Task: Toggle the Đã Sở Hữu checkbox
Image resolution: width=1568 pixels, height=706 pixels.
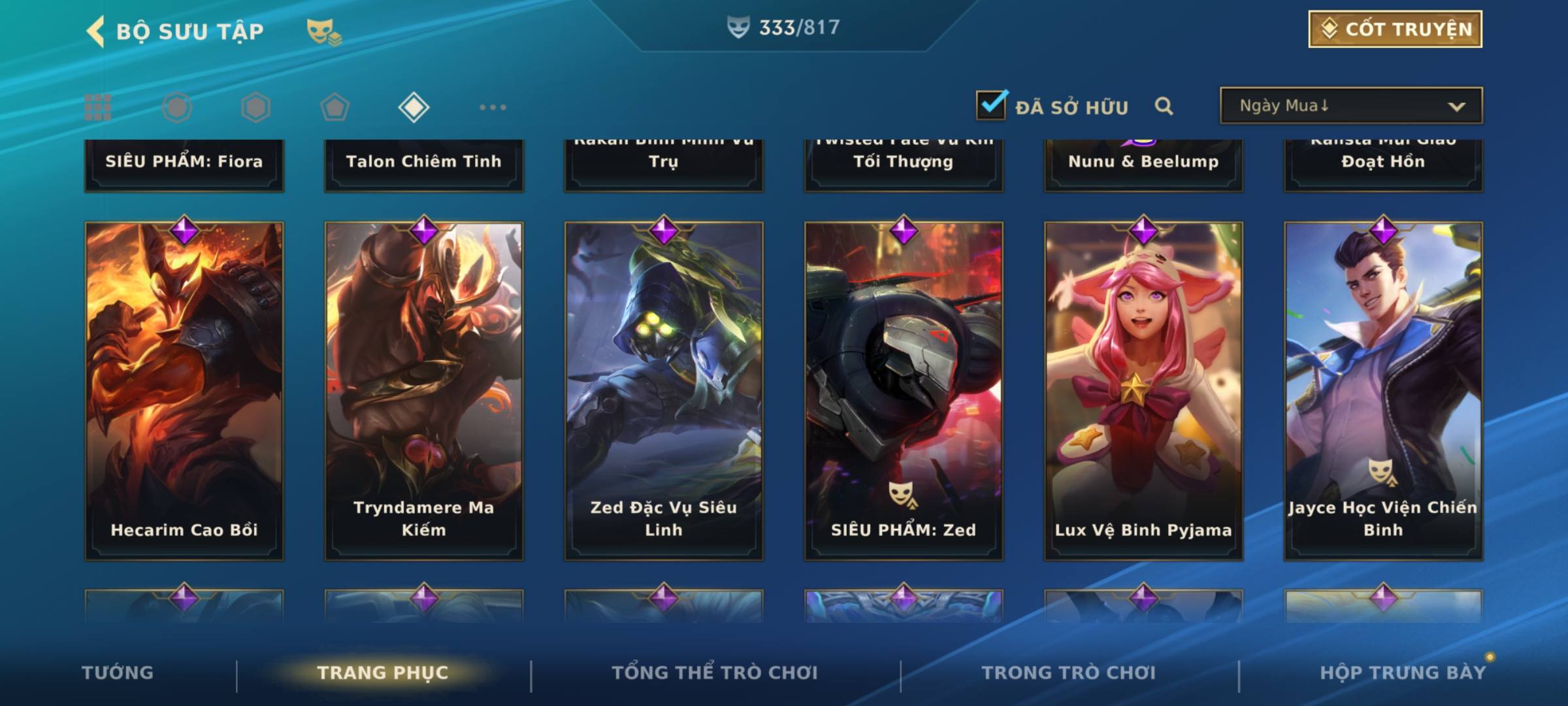Action: click(991, 105)
